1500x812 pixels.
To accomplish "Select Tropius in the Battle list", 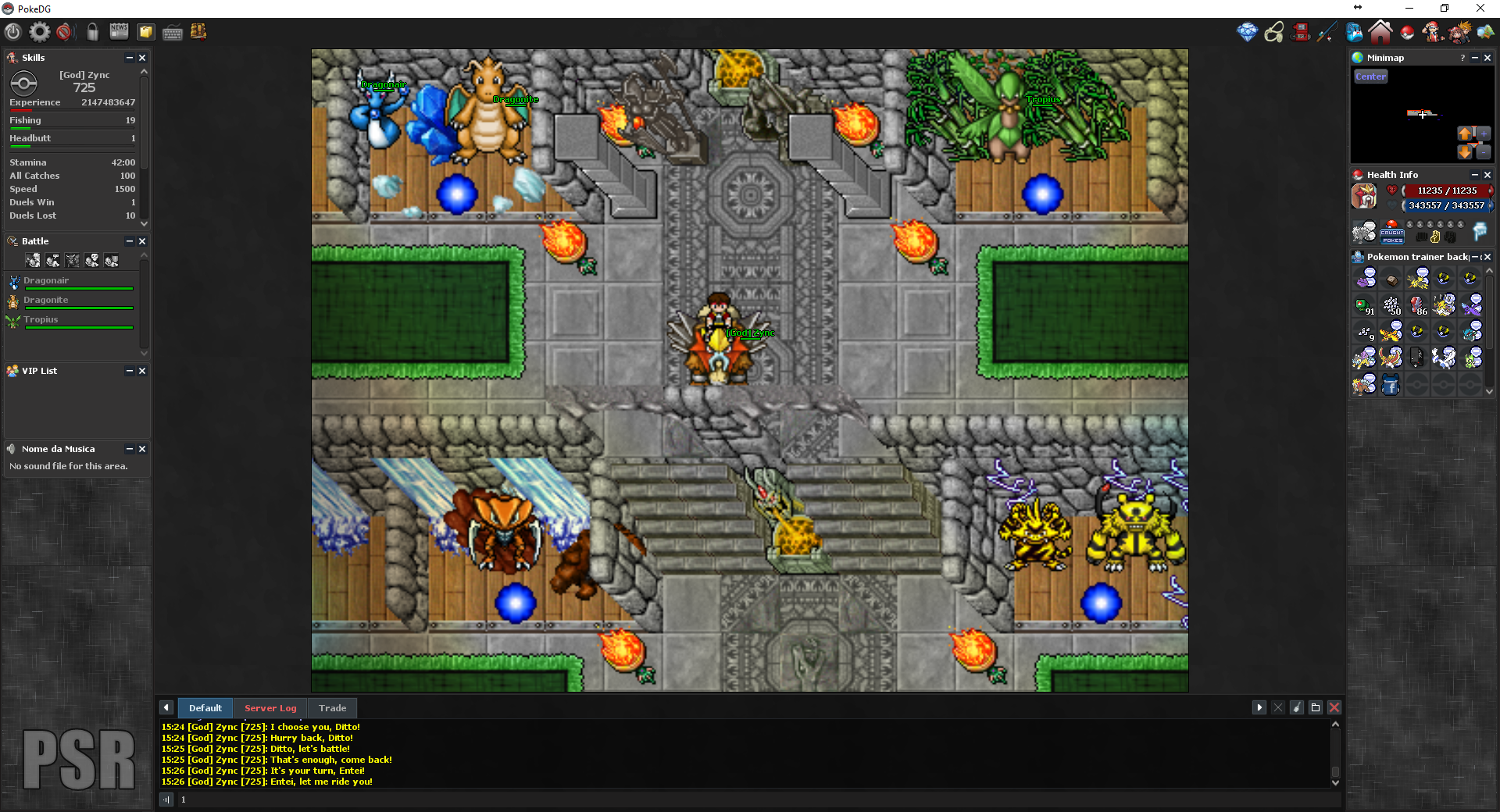I will 41,320.
